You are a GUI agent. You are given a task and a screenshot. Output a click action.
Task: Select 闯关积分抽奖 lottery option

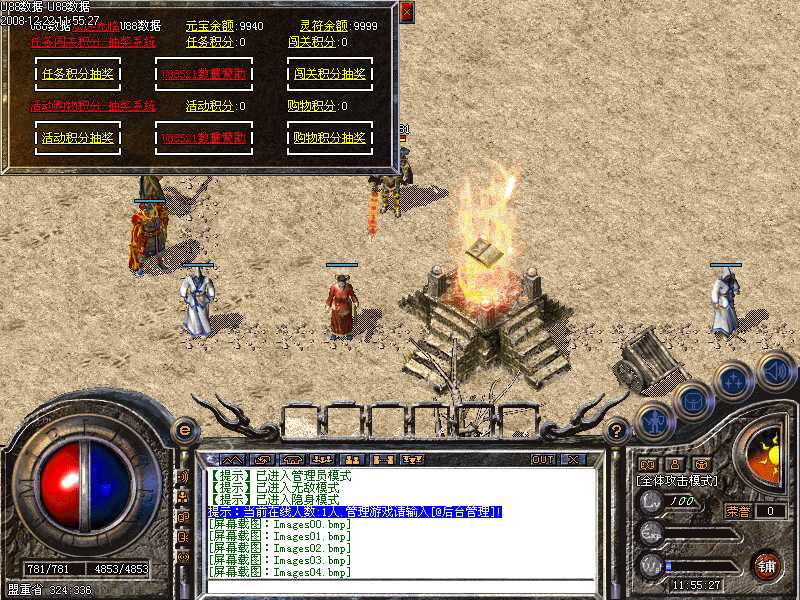[330, 74]
